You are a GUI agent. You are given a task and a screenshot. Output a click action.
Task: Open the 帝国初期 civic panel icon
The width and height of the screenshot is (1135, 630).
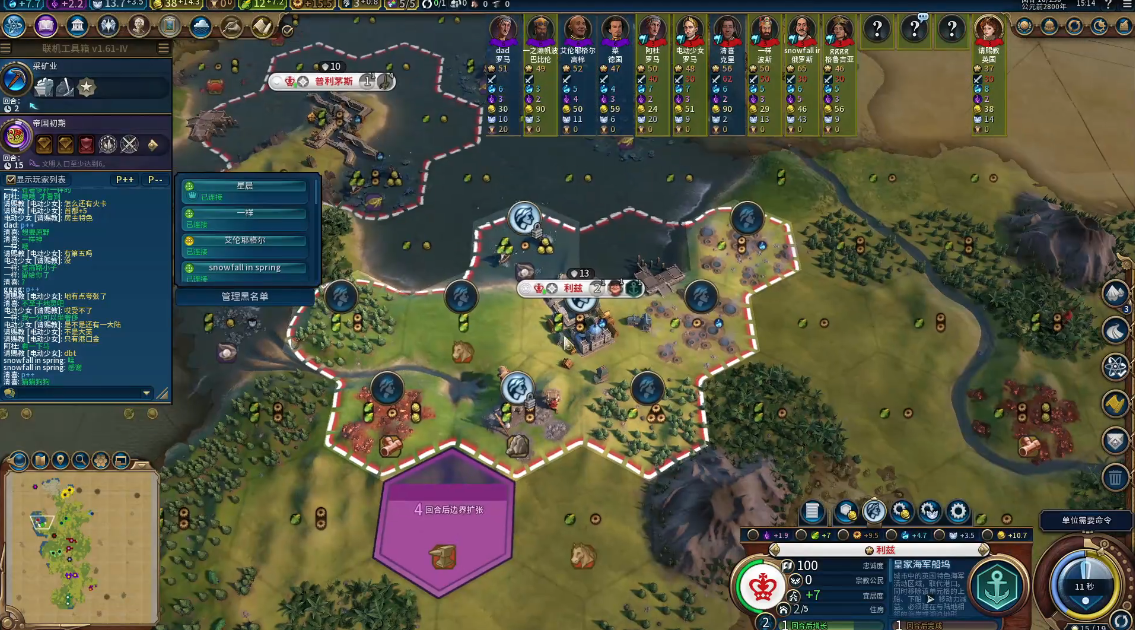click(x=16, y=135)
